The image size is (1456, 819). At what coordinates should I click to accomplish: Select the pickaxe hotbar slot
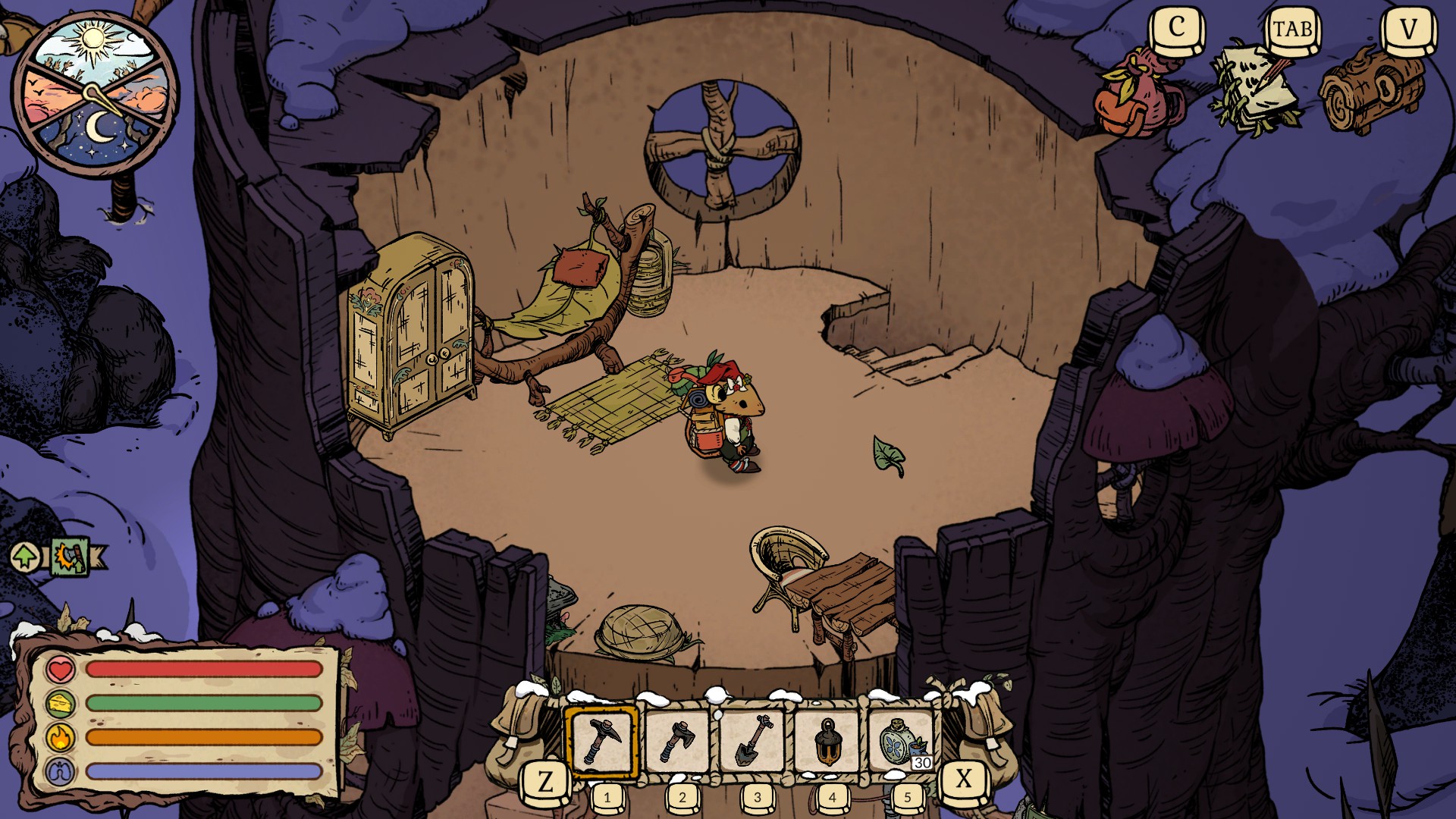(x=602, y=742)
